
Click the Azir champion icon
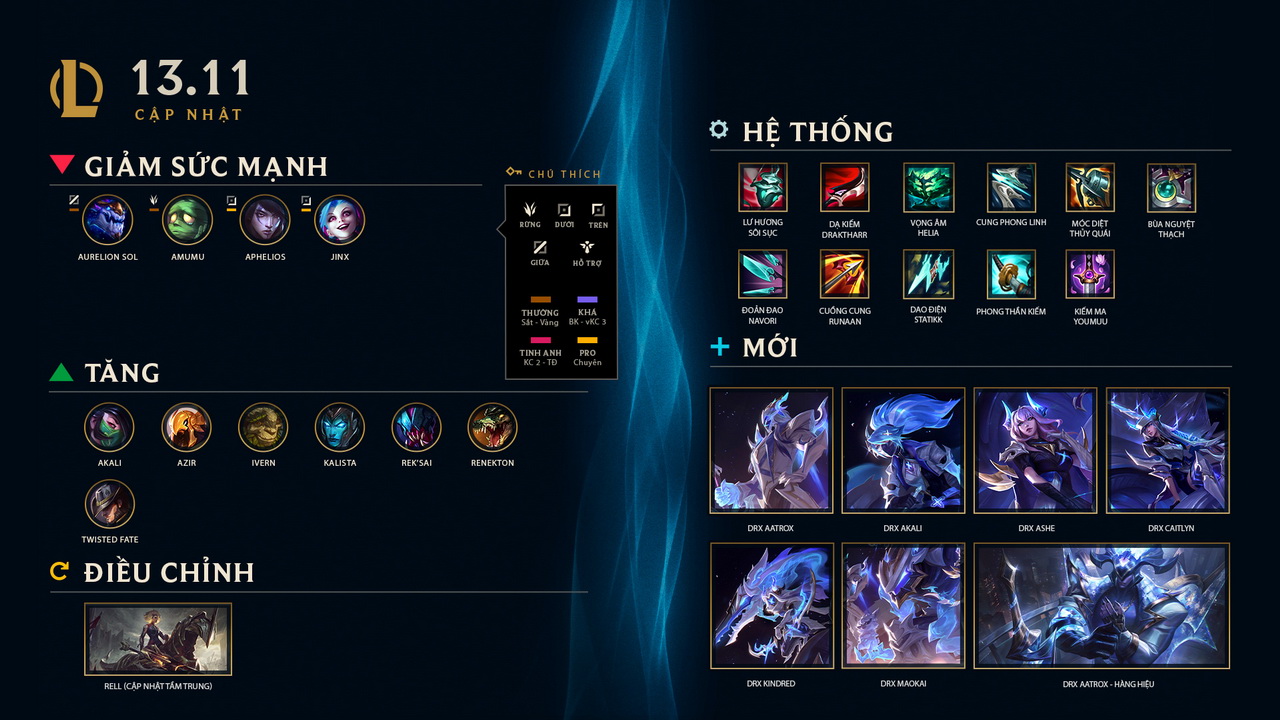point(186,428)
